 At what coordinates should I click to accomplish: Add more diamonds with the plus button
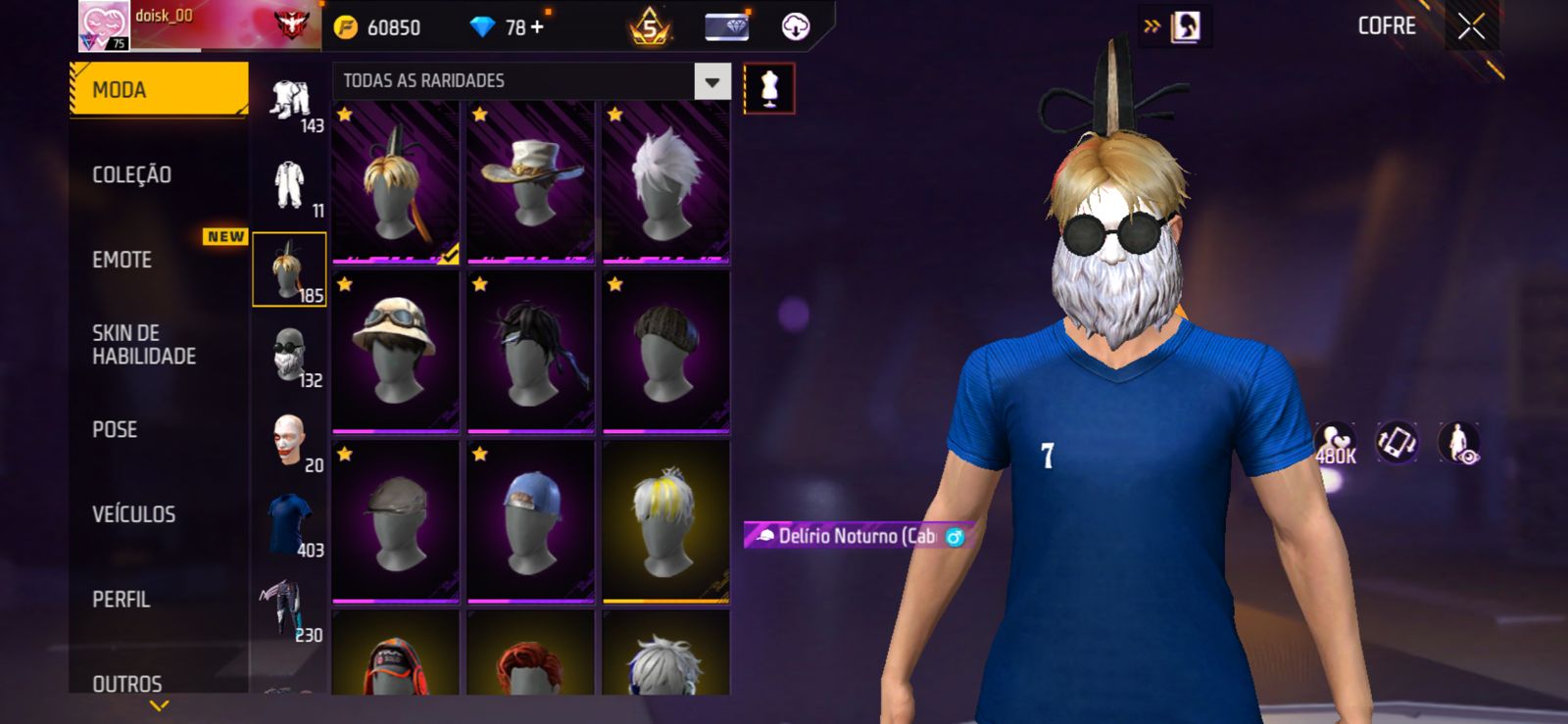coord(537,26)
